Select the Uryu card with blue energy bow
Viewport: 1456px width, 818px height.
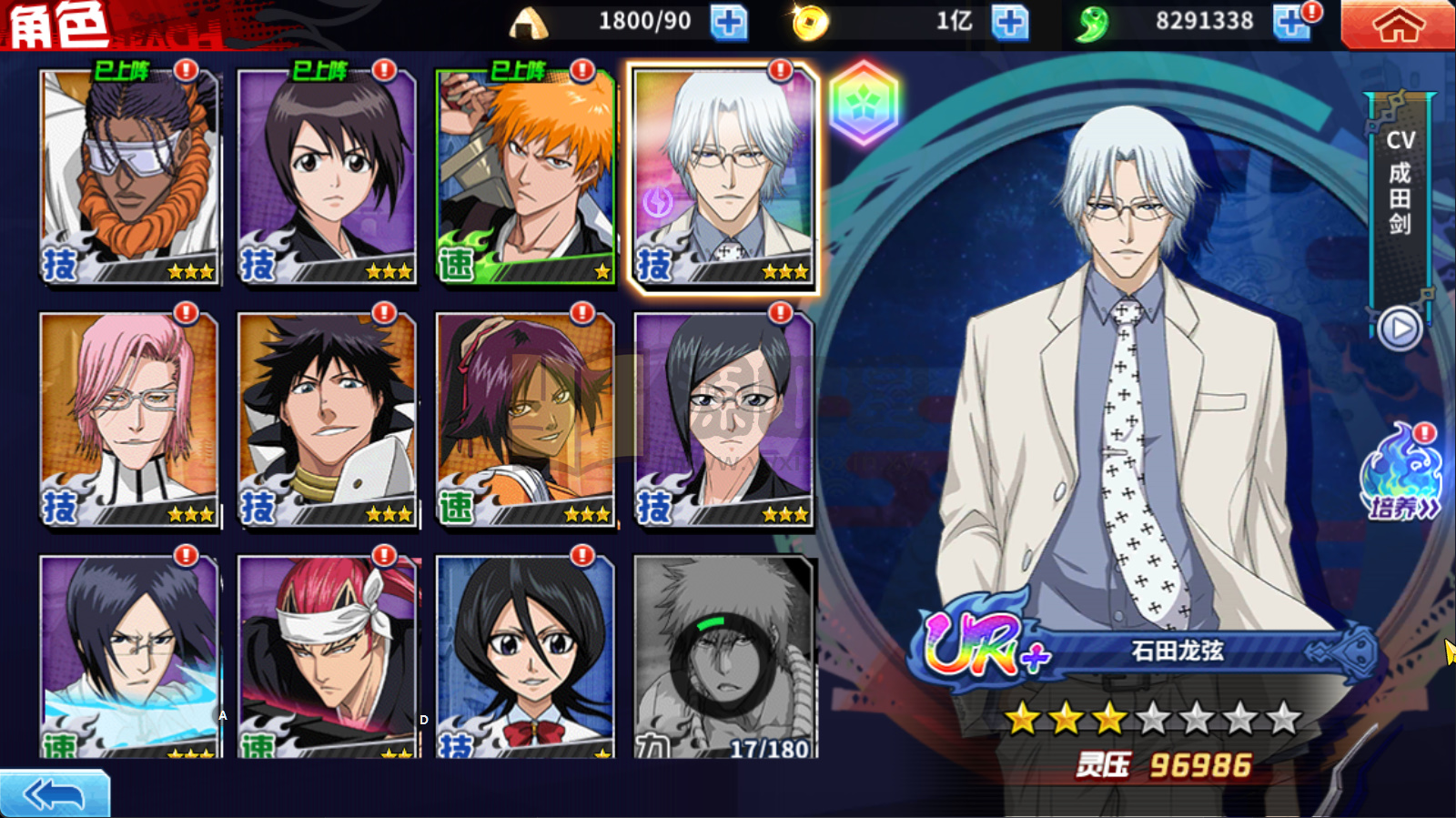point(129,657)
